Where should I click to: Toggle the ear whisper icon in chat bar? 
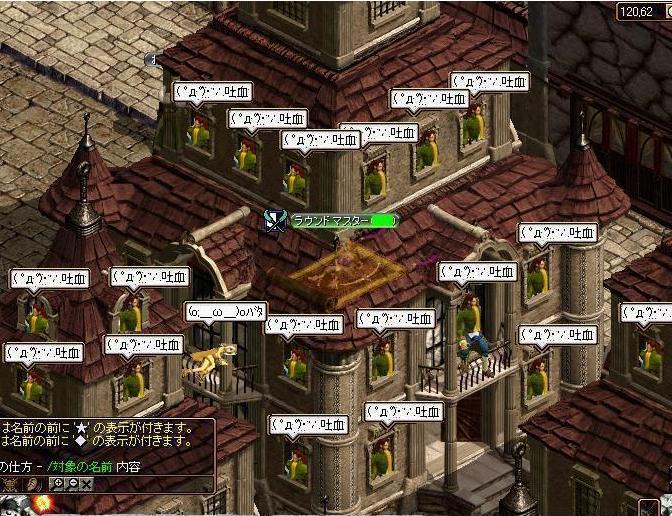(x=32, y=483)
